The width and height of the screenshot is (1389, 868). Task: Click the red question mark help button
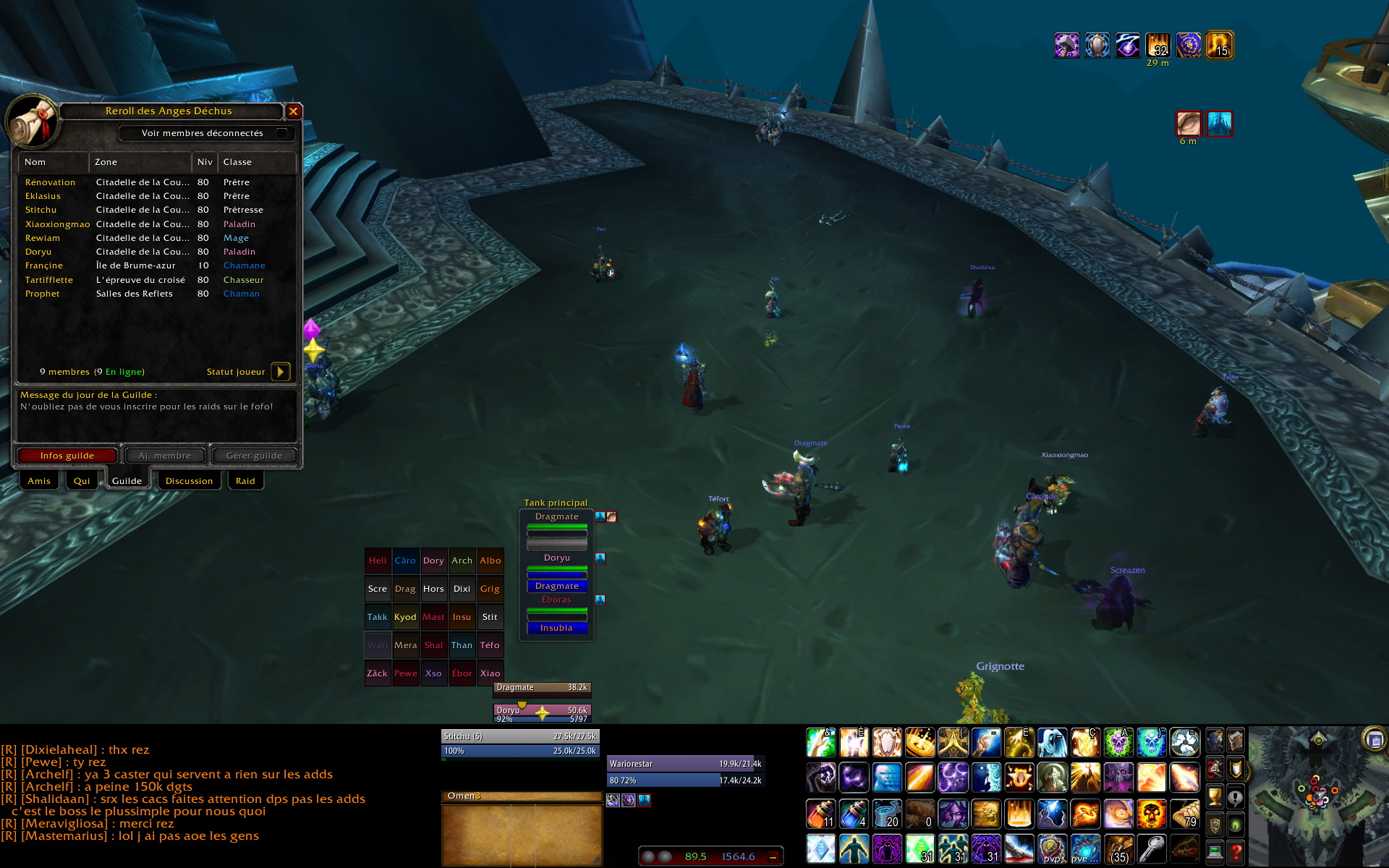pyautogui.click(x=1236, y=852)
